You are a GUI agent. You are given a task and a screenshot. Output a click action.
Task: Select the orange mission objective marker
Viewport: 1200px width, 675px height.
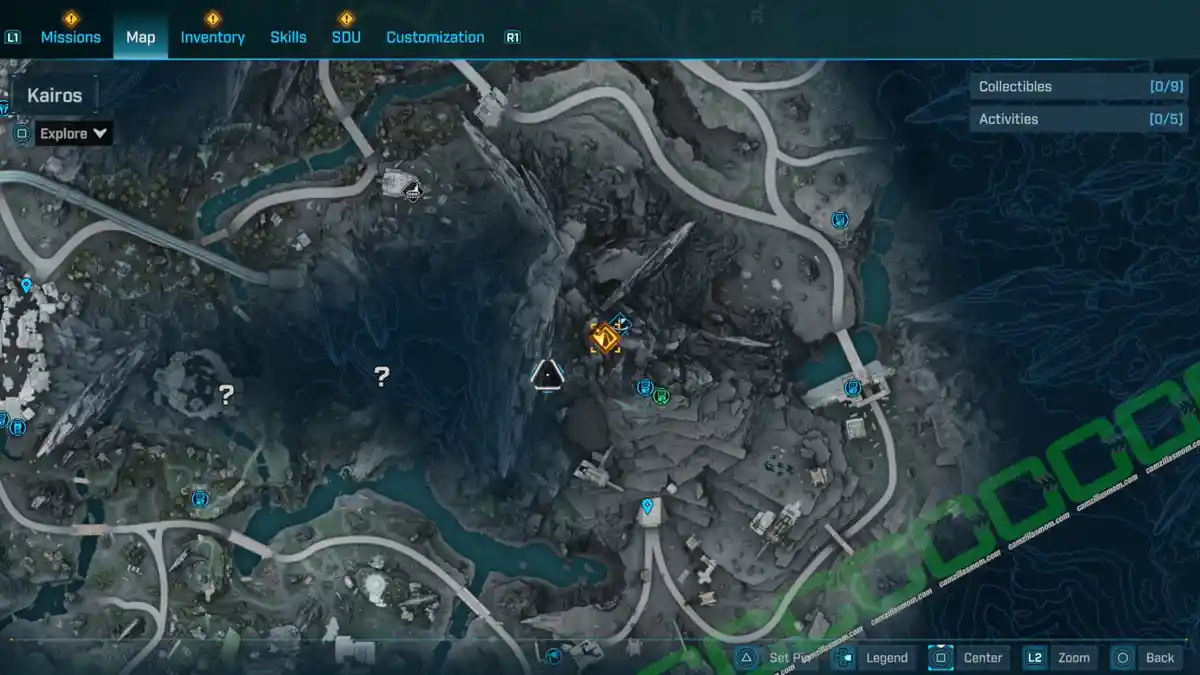coord(604,338)
